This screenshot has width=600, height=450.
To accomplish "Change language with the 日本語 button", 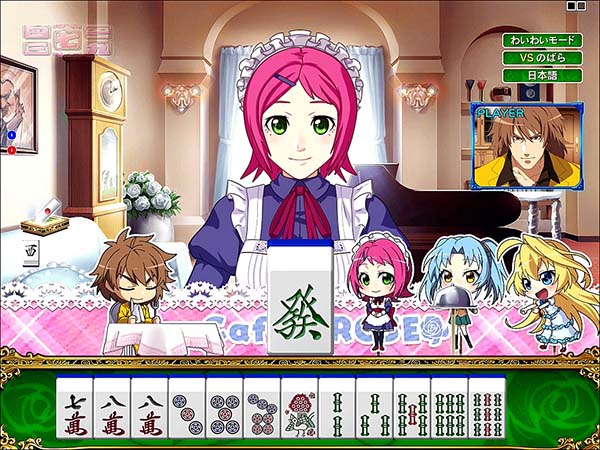I will tap(541, 75).
